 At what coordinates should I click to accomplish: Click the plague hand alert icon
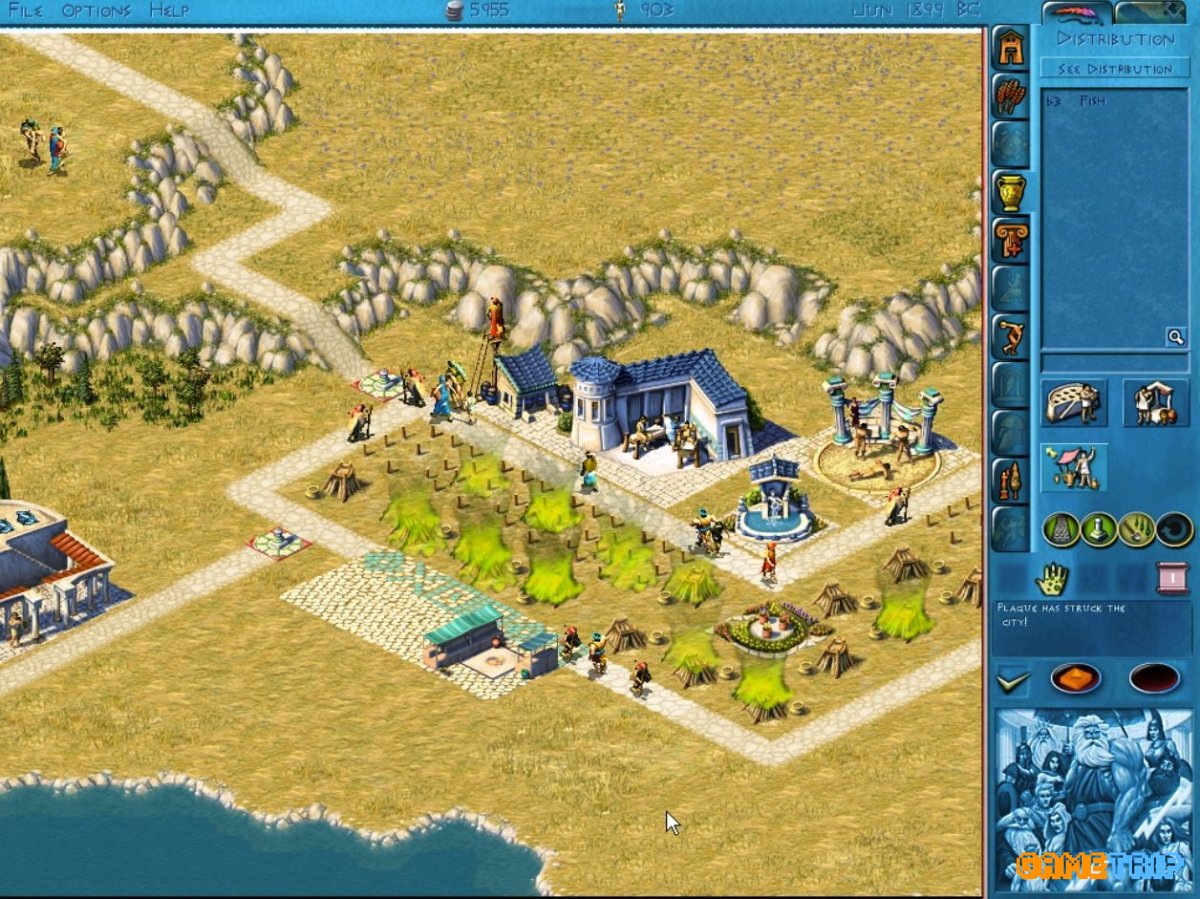pos(1052,577)
